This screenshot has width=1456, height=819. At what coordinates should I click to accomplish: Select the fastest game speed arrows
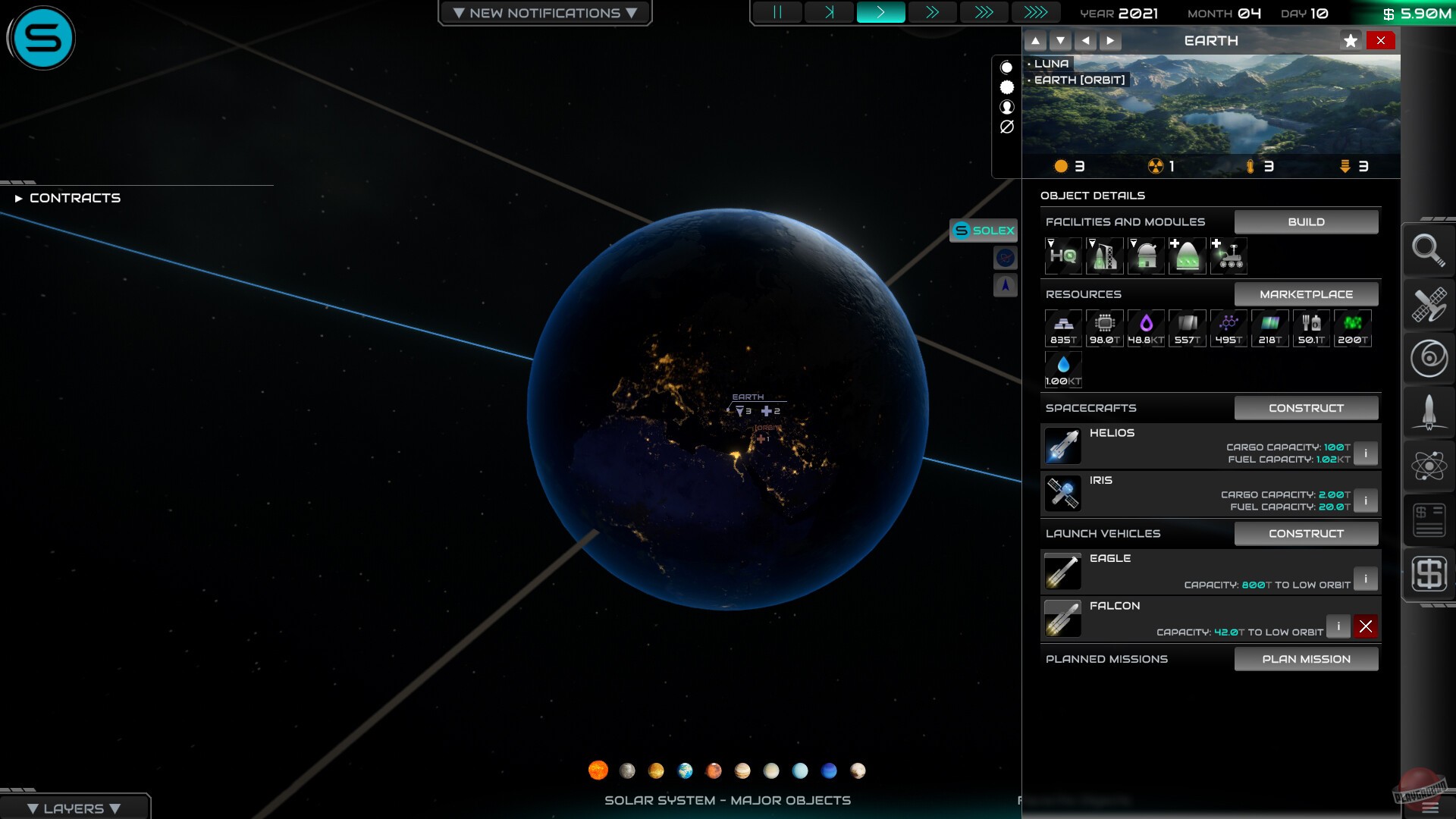[1037, 12]
